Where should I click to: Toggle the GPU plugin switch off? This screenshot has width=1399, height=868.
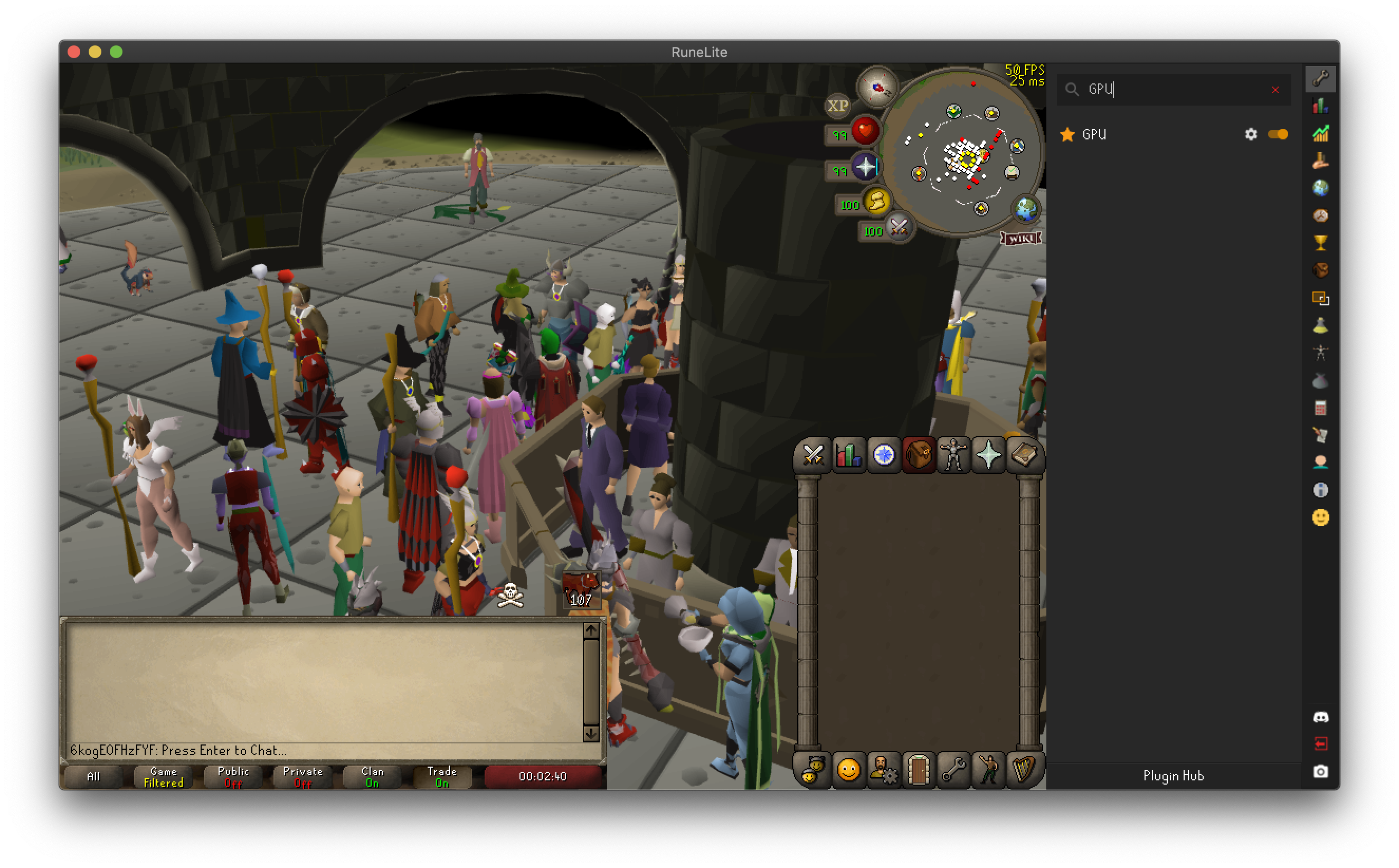click(1278, 134)
